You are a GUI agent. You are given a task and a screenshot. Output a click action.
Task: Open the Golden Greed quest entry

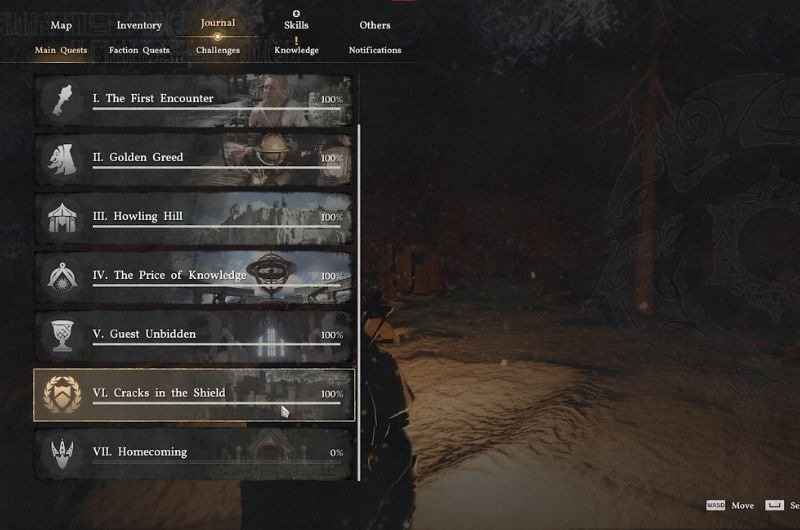[x=194, y=158]
